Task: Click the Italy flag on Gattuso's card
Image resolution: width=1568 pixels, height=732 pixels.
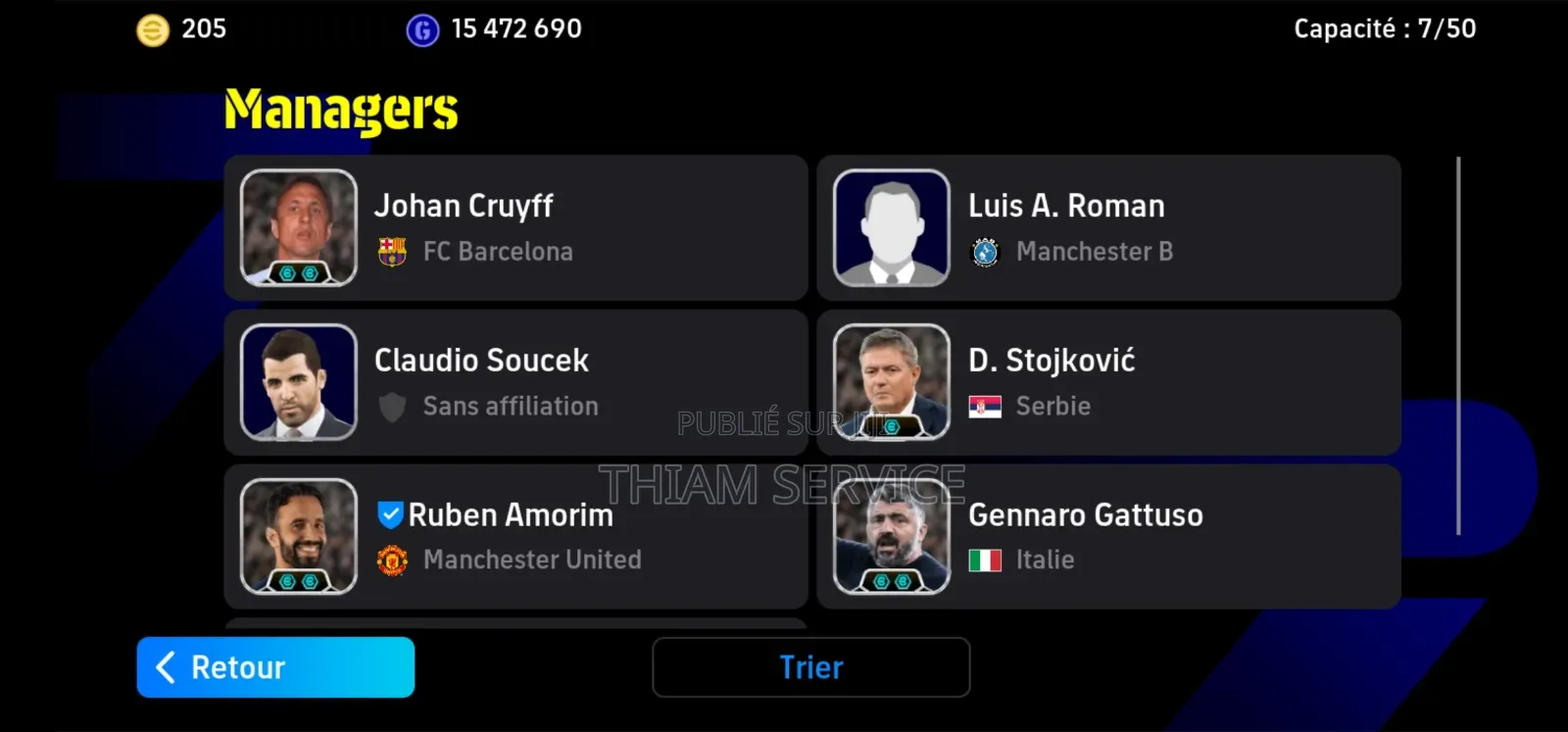Action: pyautogui.click(x=985, y=560)
